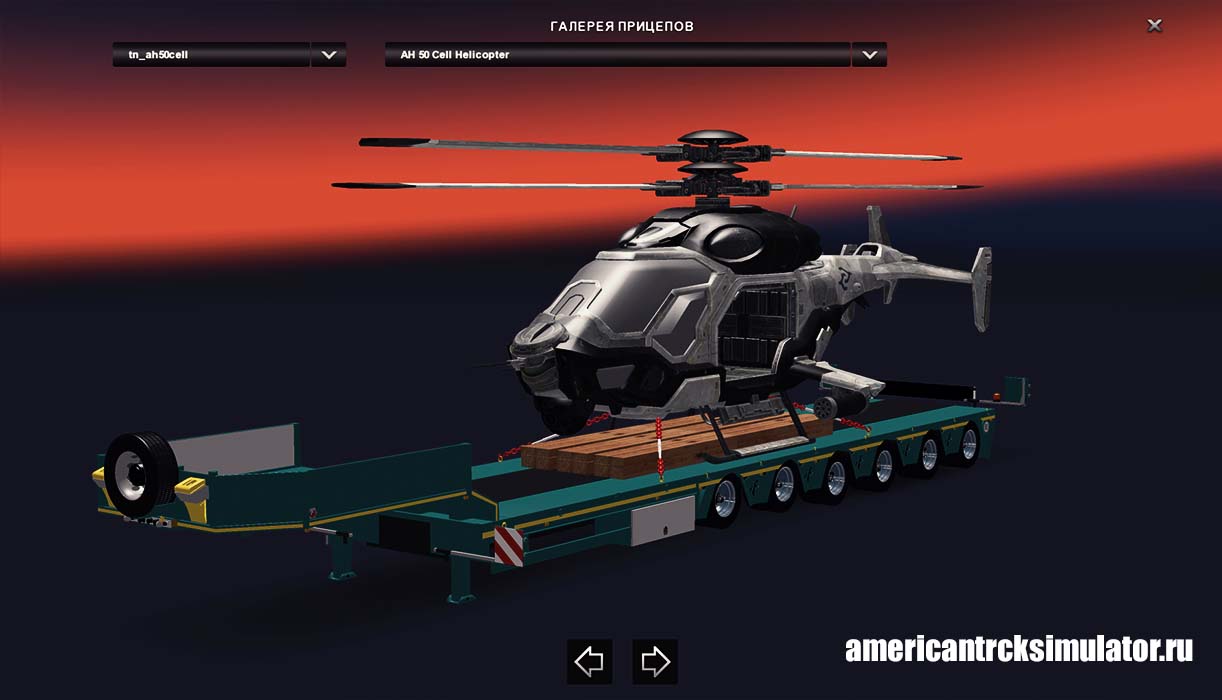Screen dimensions: 1222x700
Task: Close the trailer gallery window
Action: coord(1154,26)
